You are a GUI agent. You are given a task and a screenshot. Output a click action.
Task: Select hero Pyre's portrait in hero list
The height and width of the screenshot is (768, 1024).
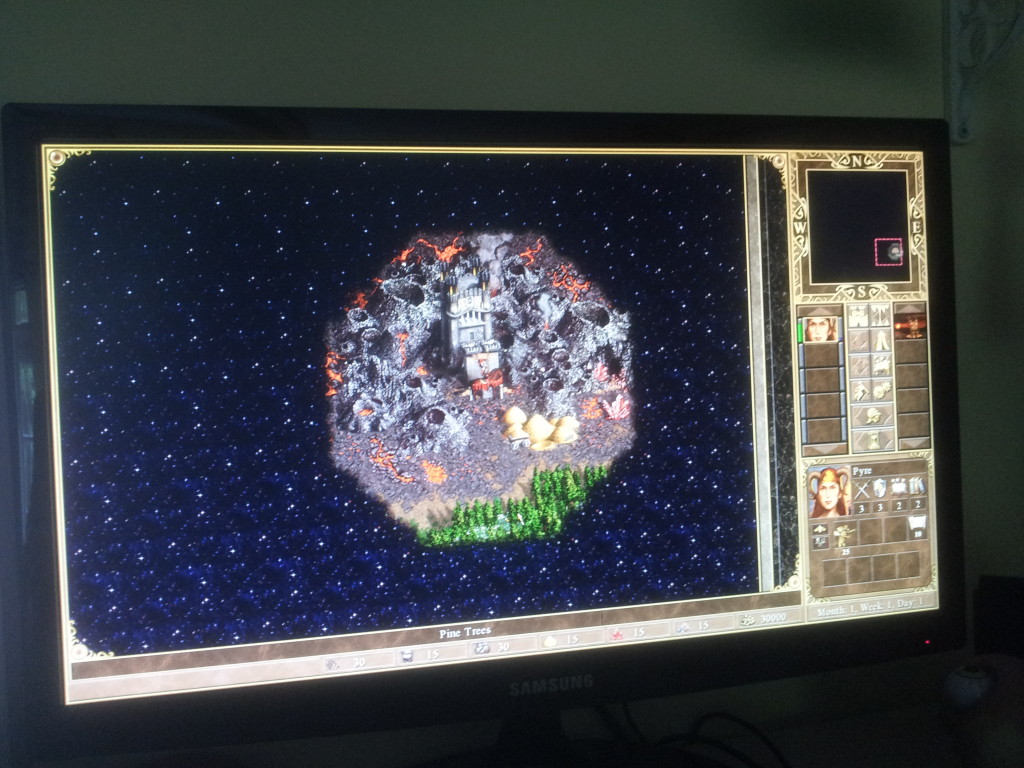tap(820, 328)
